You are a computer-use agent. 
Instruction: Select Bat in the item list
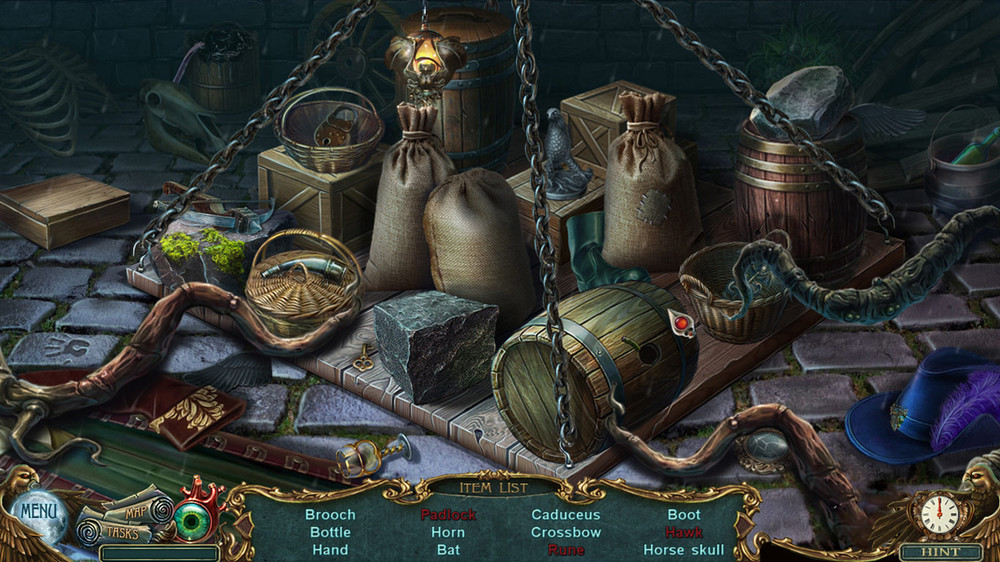(x=448, y=549)
